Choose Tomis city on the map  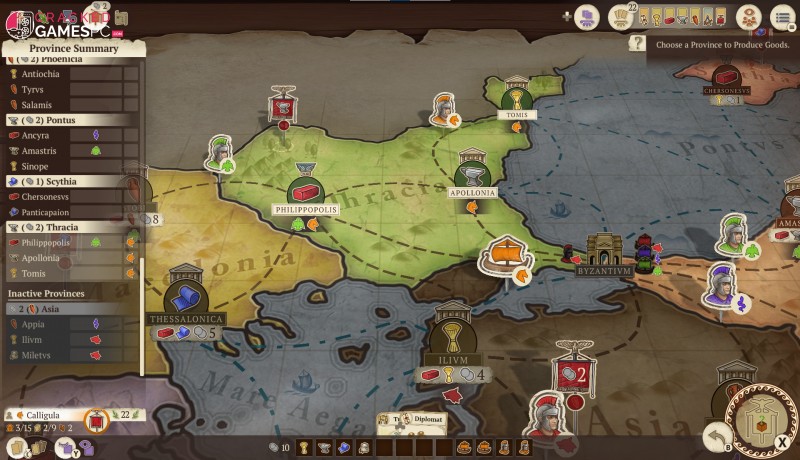click(x=516, y=97)
